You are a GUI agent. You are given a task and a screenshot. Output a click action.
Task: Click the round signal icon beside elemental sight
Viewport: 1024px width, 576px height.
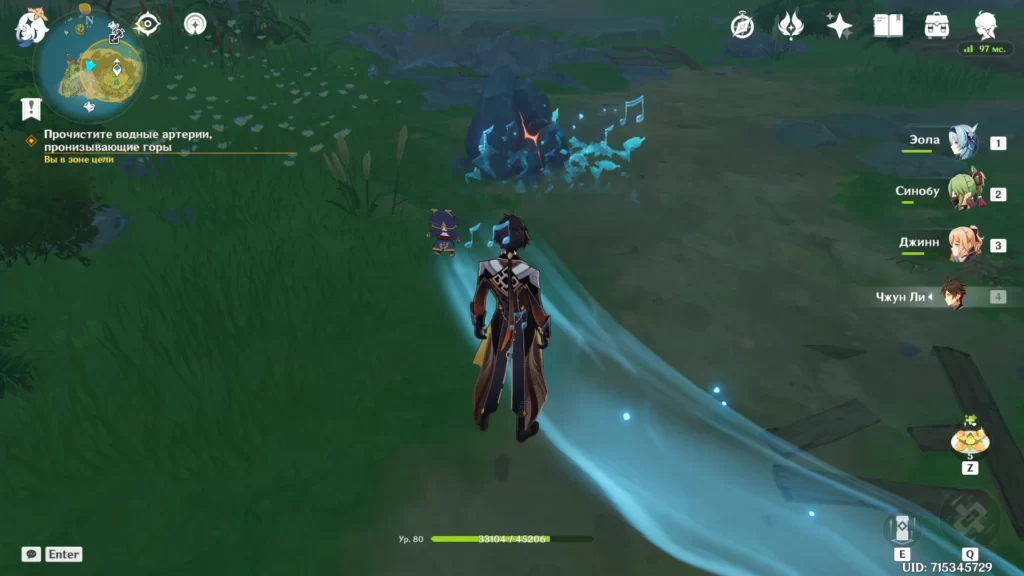pyautogui.click(x=195, y=24)
